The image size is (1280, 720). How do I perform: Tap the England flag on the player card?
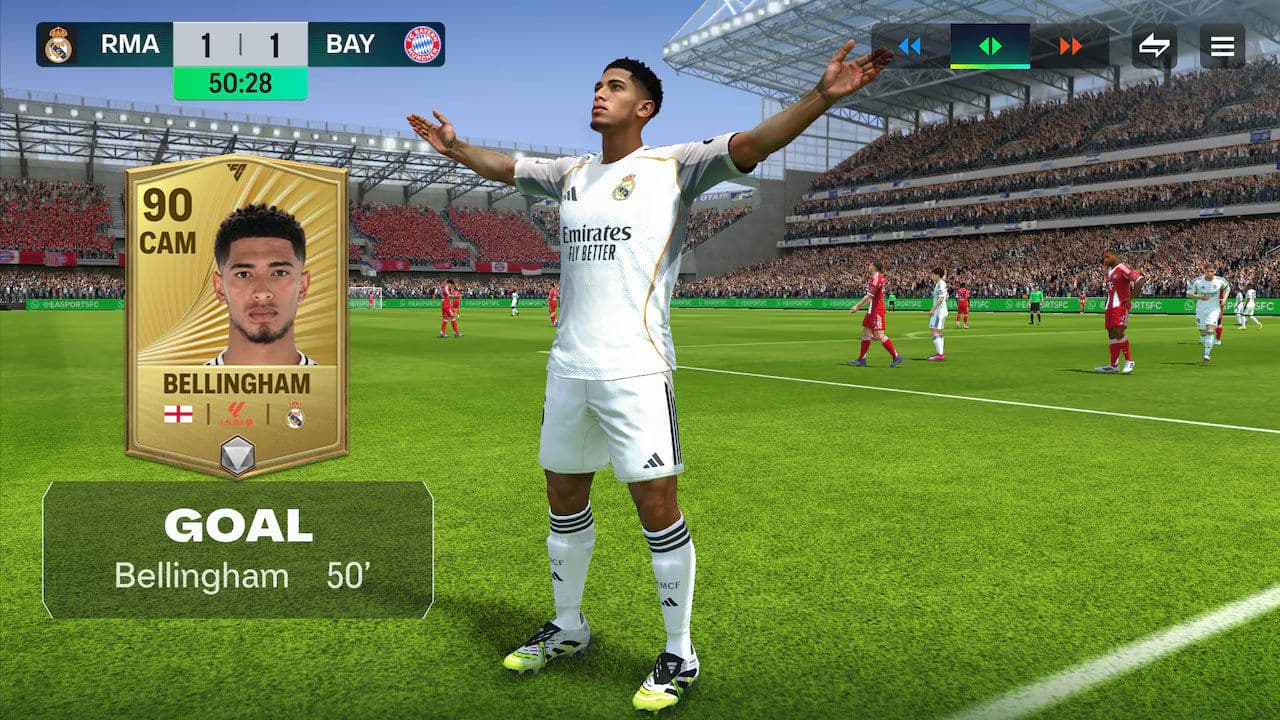coord(176,412)
